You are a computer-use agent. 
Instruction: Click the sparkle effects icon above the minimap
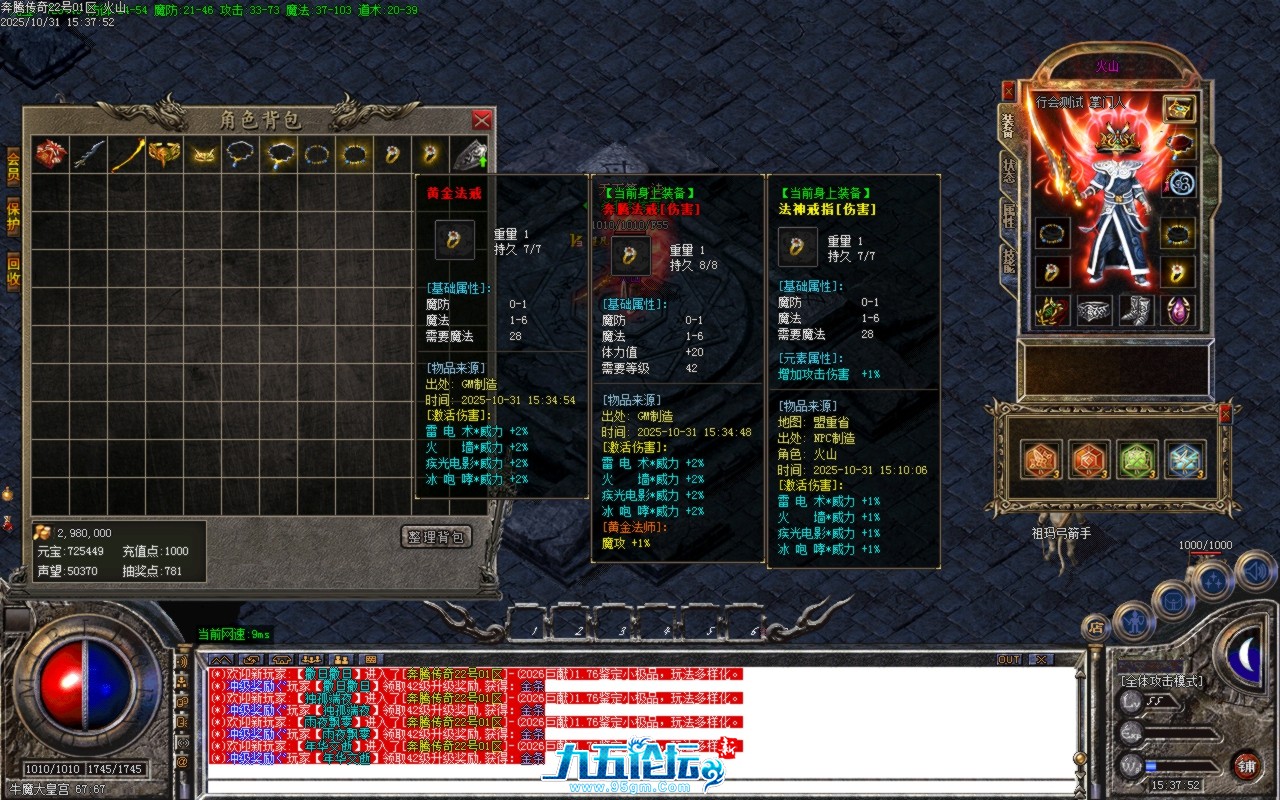[1211, 580]
